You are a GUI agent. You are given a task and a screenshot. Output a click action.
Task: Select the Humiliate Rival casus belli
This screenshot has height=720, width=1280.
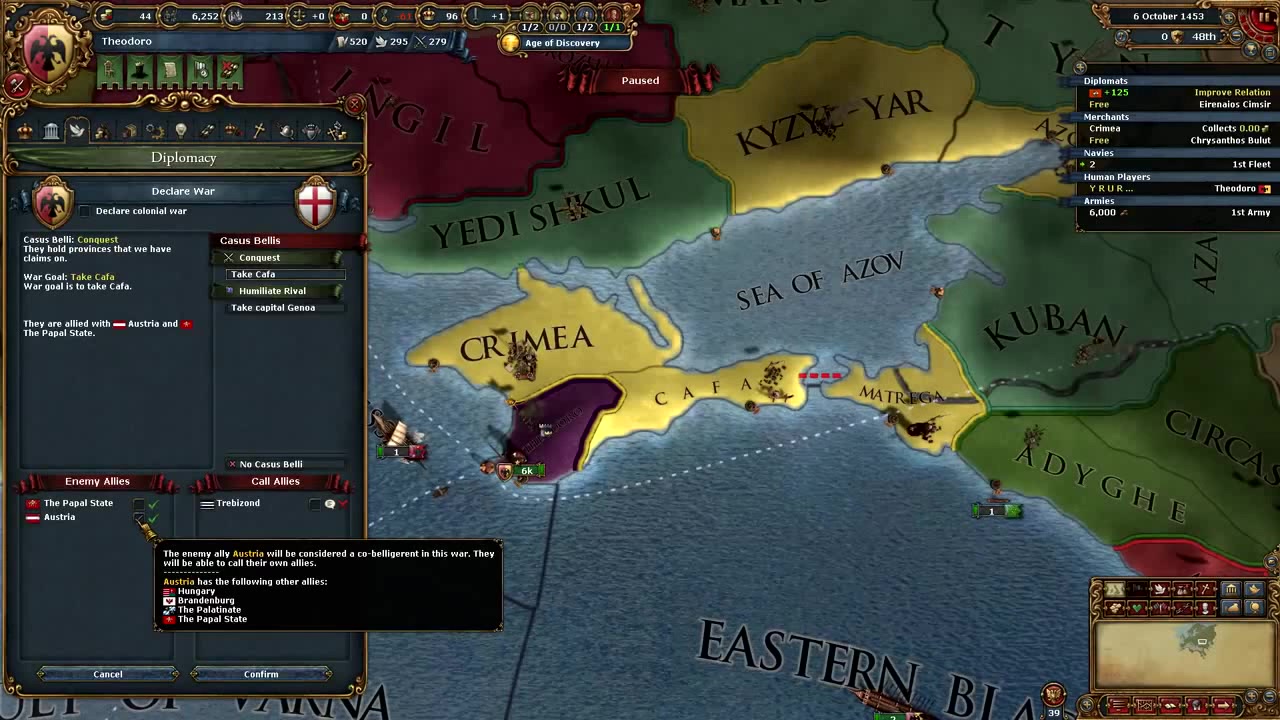point(272,290)
